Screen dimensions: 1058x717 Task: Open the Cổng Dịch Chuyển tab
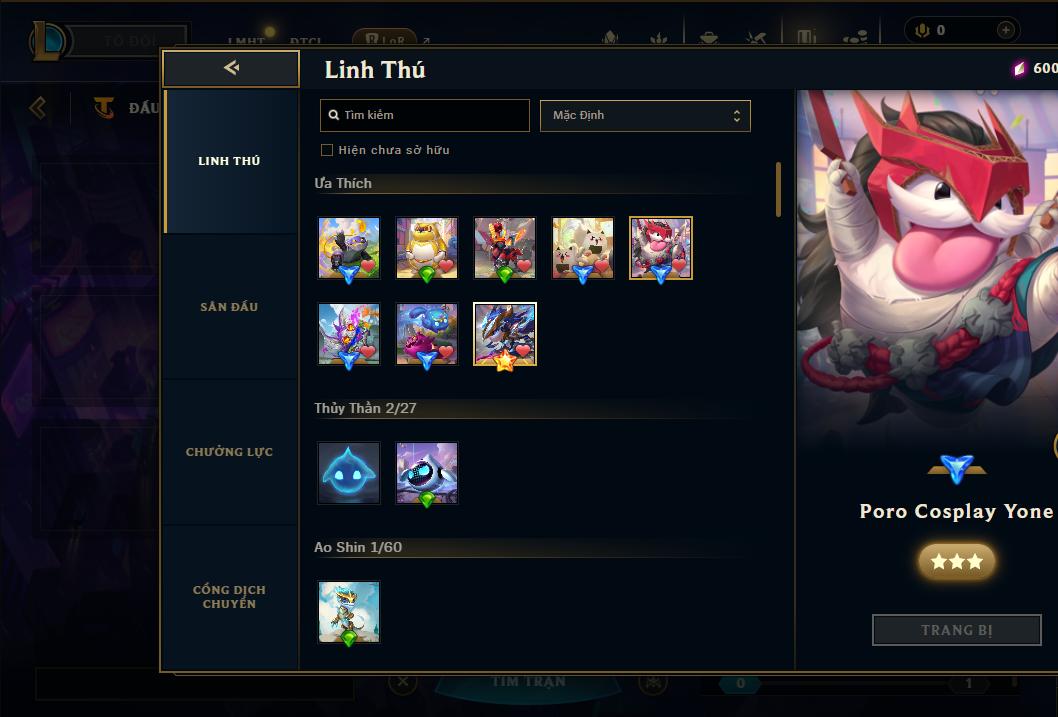229,597
